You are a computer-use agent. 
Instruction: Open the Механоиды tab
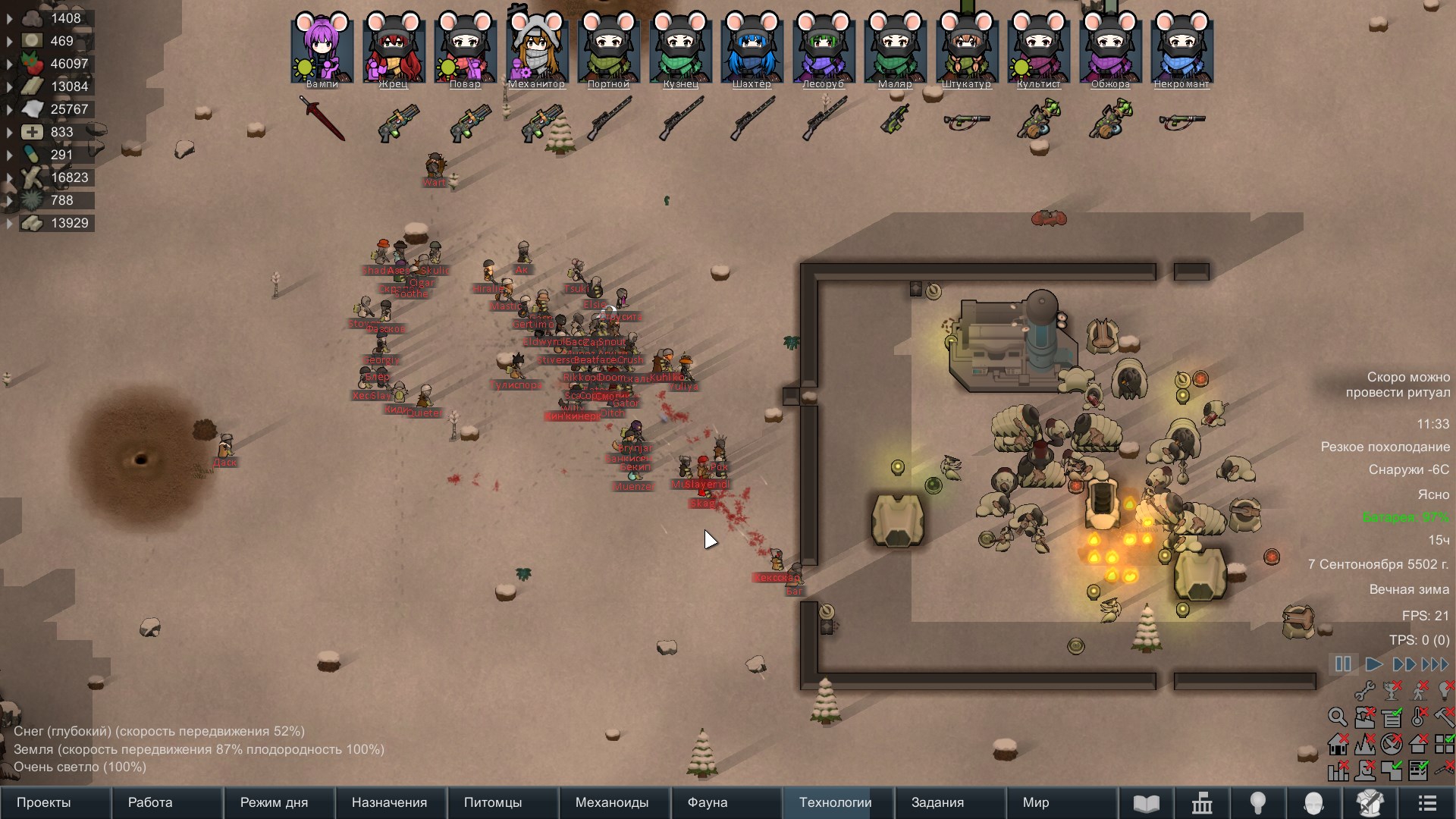(x=612, y=802)
